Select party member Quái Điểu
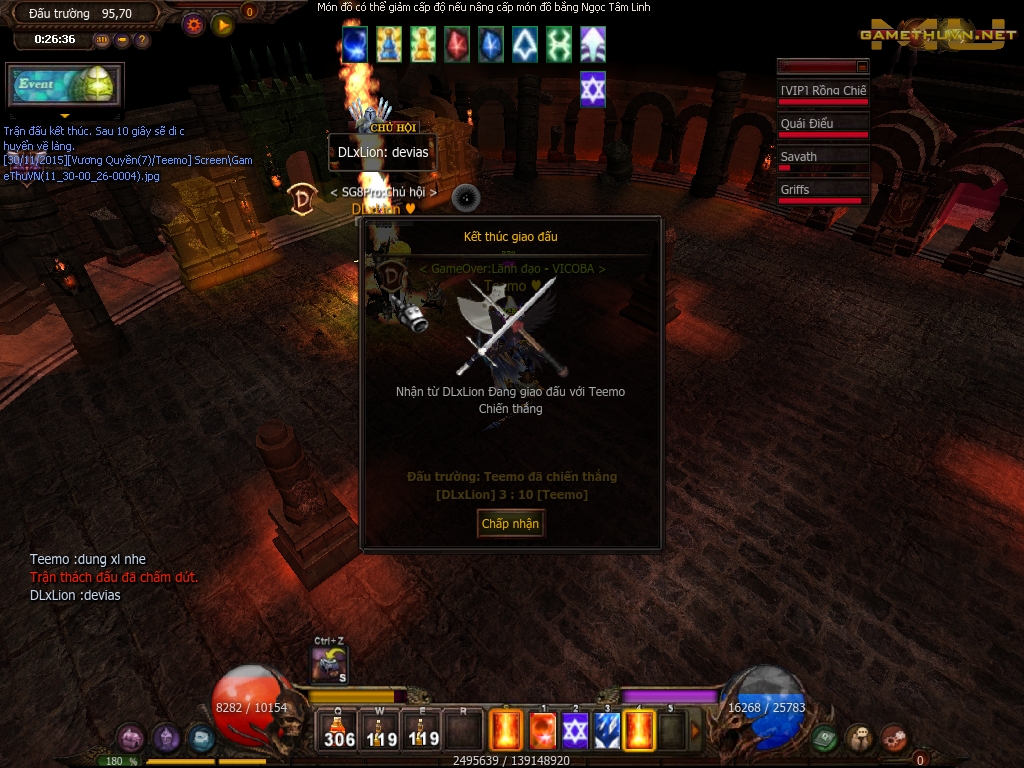This screenshot has width=1024, height=768. [822, 124]
